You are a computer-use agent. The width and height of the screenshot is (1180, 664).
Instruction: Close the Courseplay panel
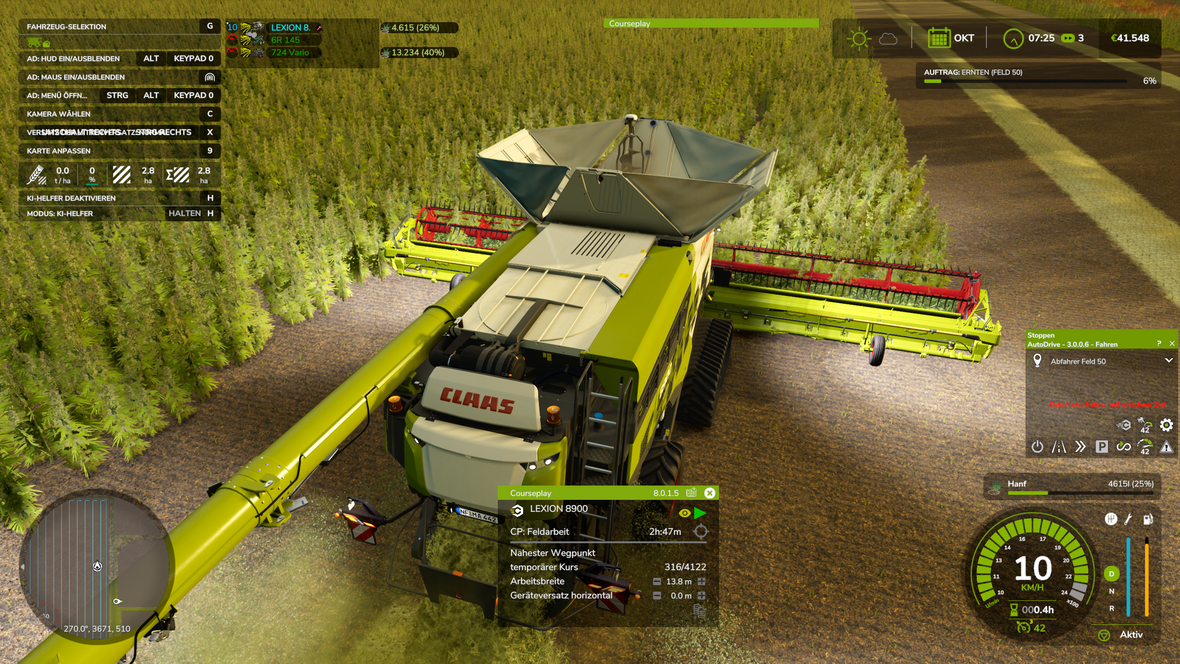(x=709, y=493)
